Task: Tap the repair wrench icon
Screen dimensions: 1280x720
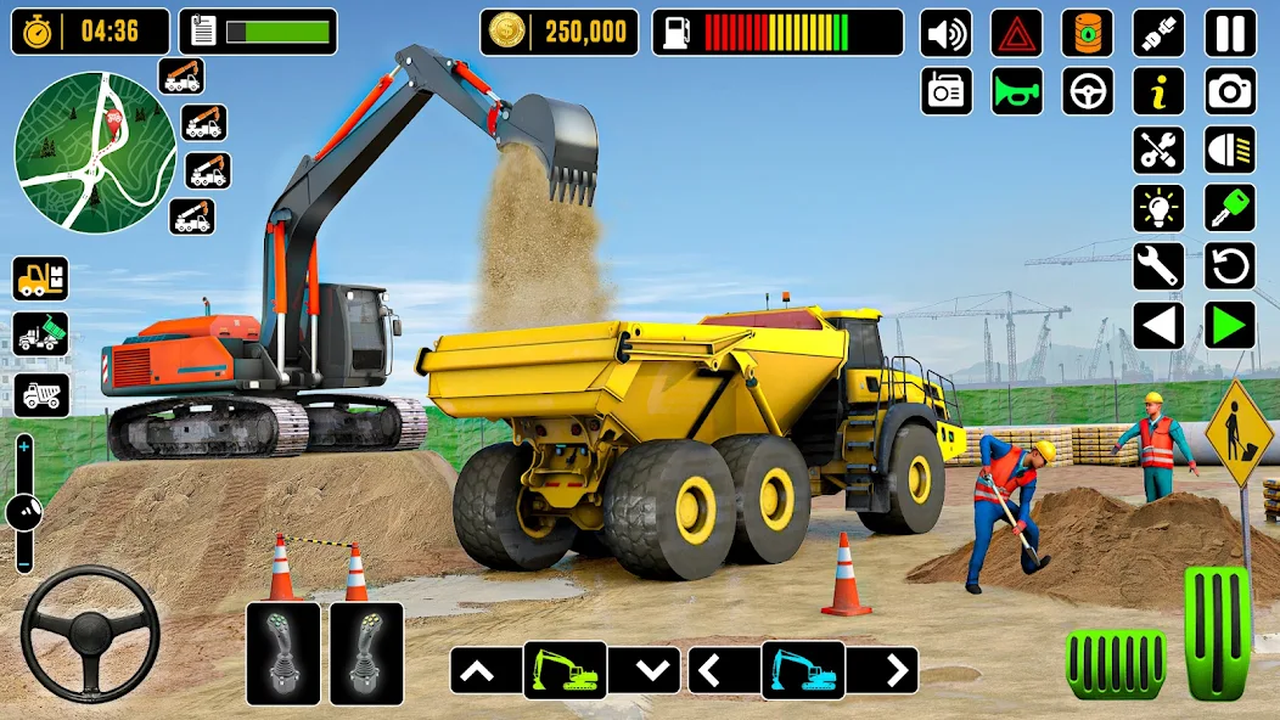Action: (x=1157, y=267)
